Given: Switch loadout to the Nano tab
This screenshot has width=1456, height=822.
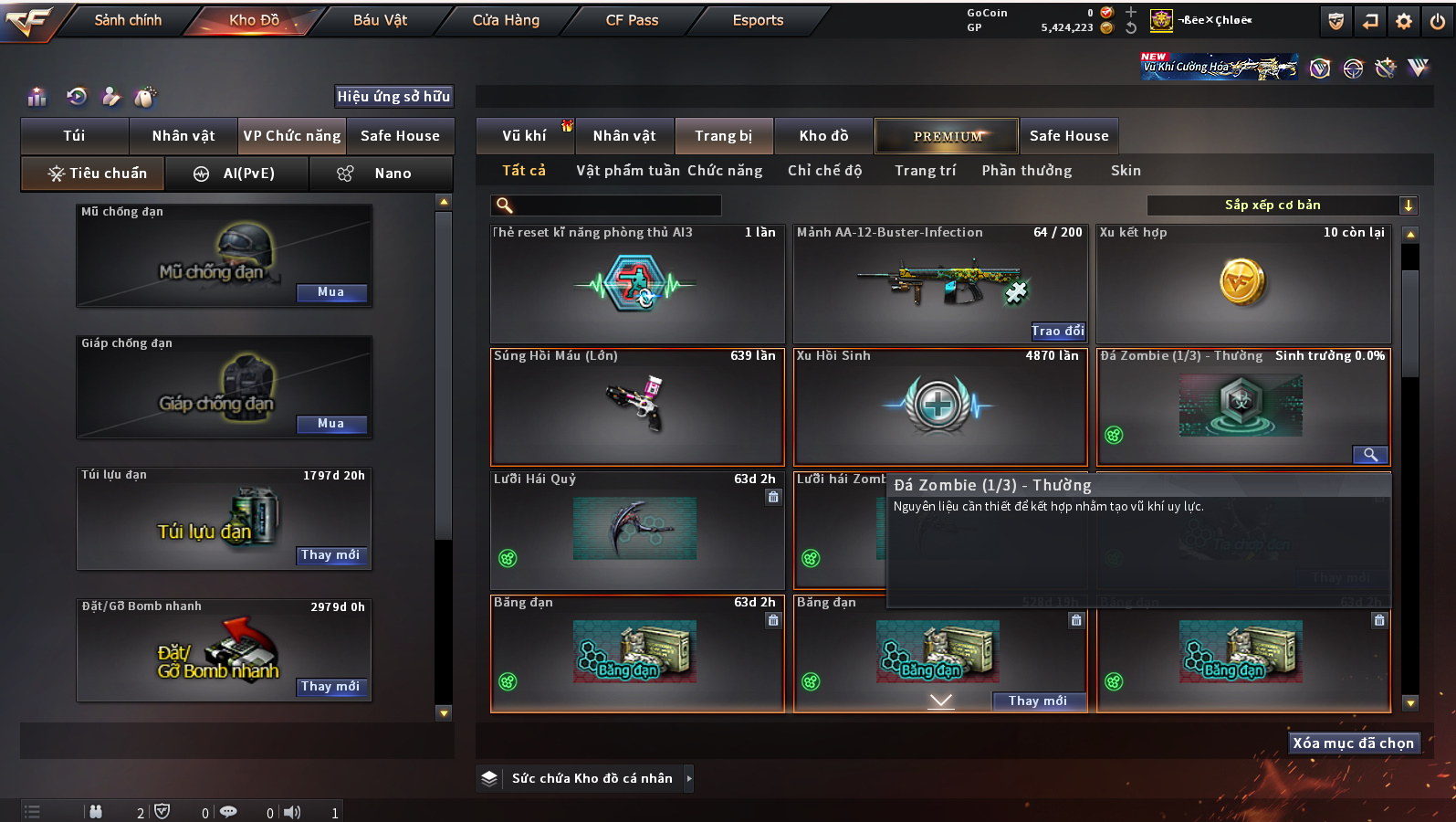Looking at the screenshot, I should tap(382, 174).
